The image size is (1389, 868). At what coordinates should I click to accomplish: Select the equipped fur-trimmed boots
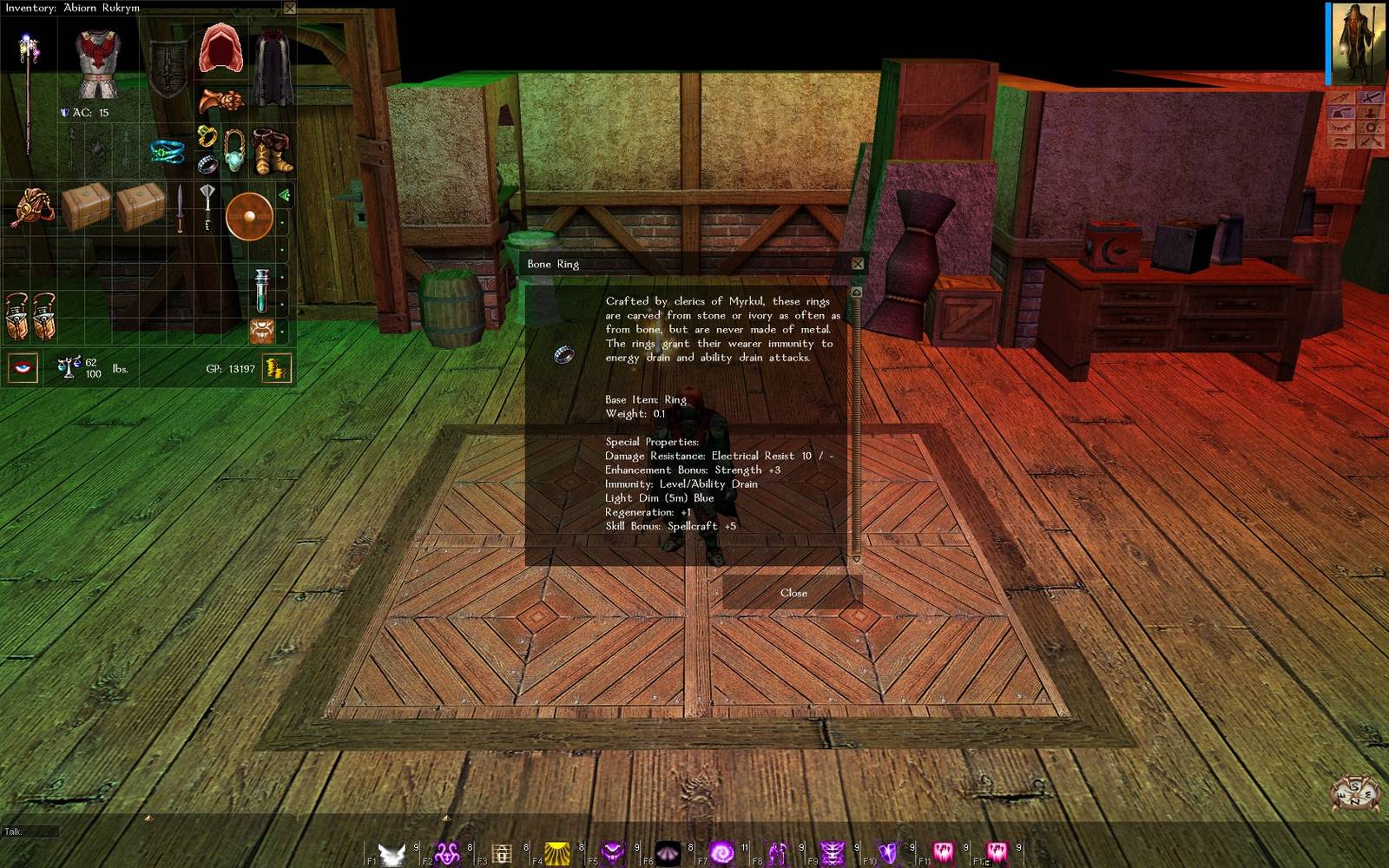[272, 150]
